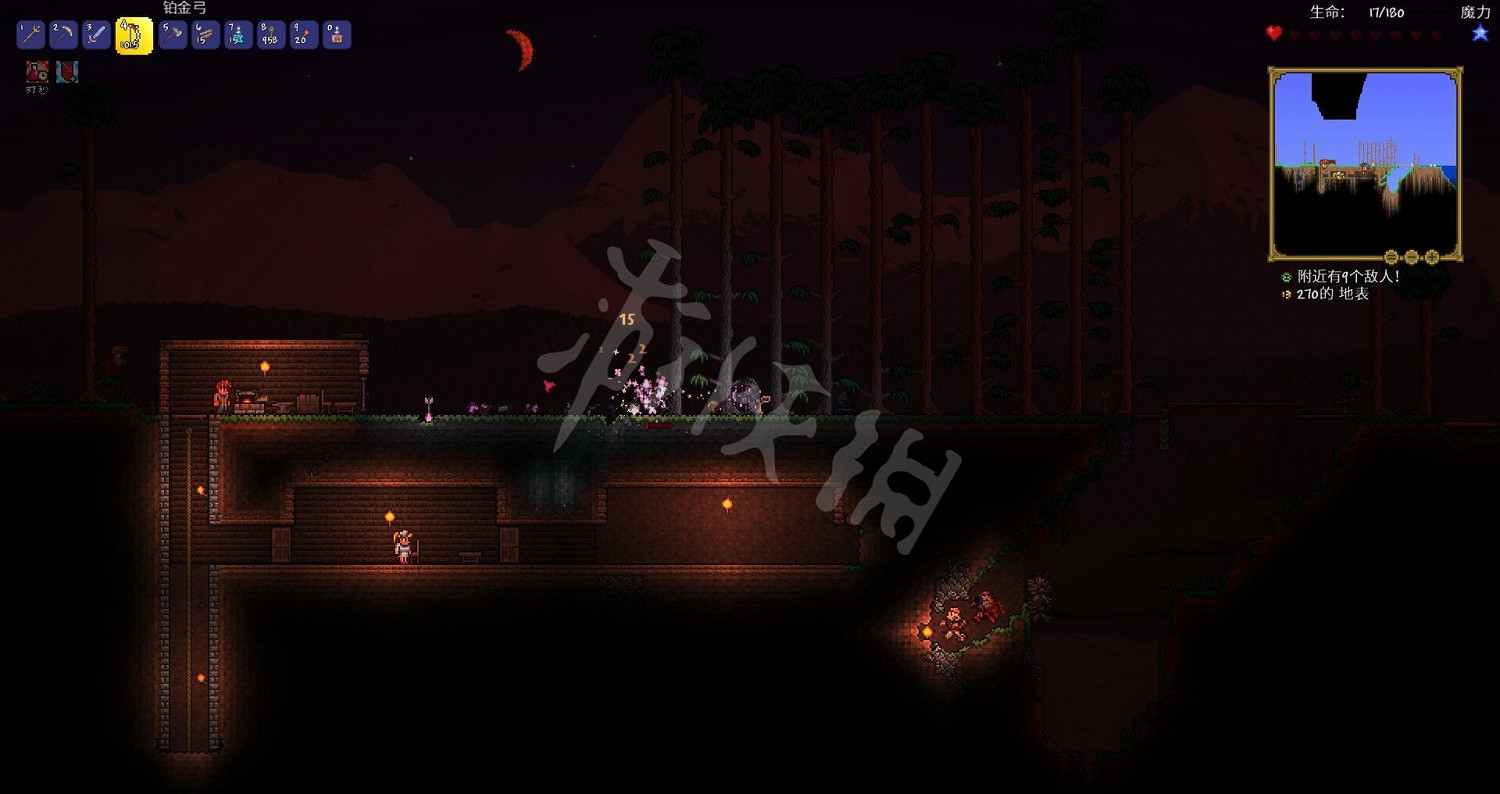Click the leftmost minimap reset control
The height and width of the screenshot is (794, 1500).
click(1392, 255)
